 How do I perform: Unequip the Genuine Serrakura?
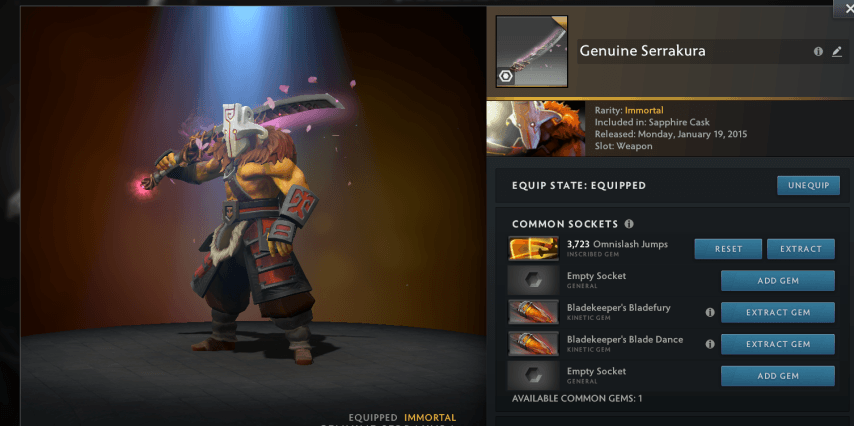(807, 185)
